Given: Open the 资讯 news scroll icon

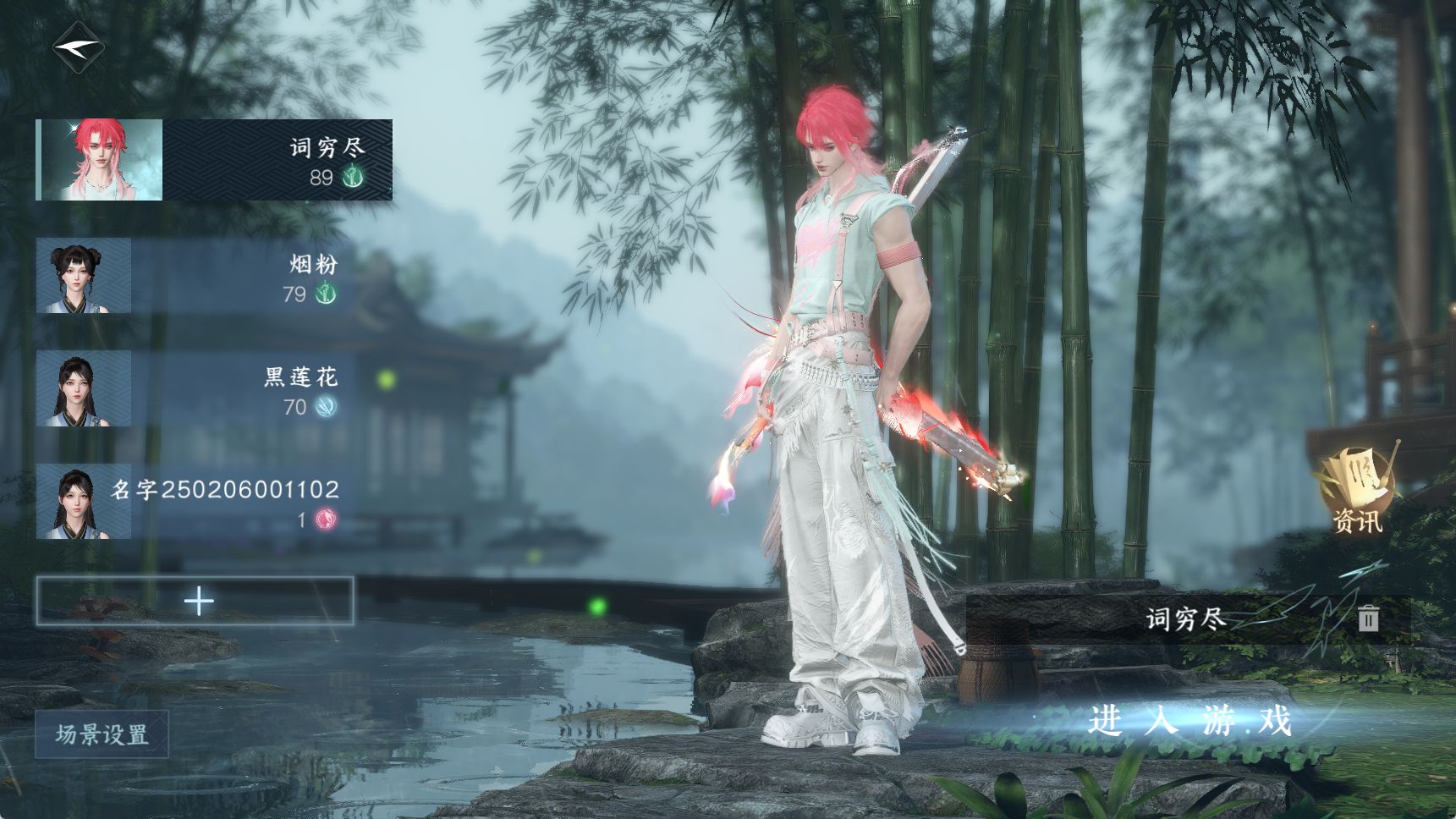Looking at the screenshot, I should tap(1357, 491).
